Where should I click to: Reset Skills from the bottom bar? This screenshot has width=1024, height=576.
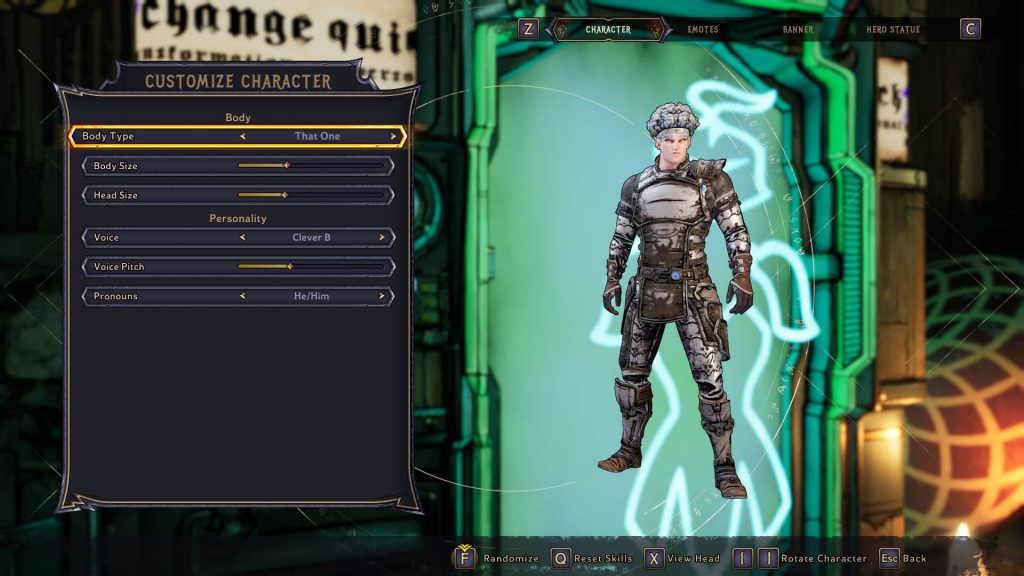[x=592, y=558]
